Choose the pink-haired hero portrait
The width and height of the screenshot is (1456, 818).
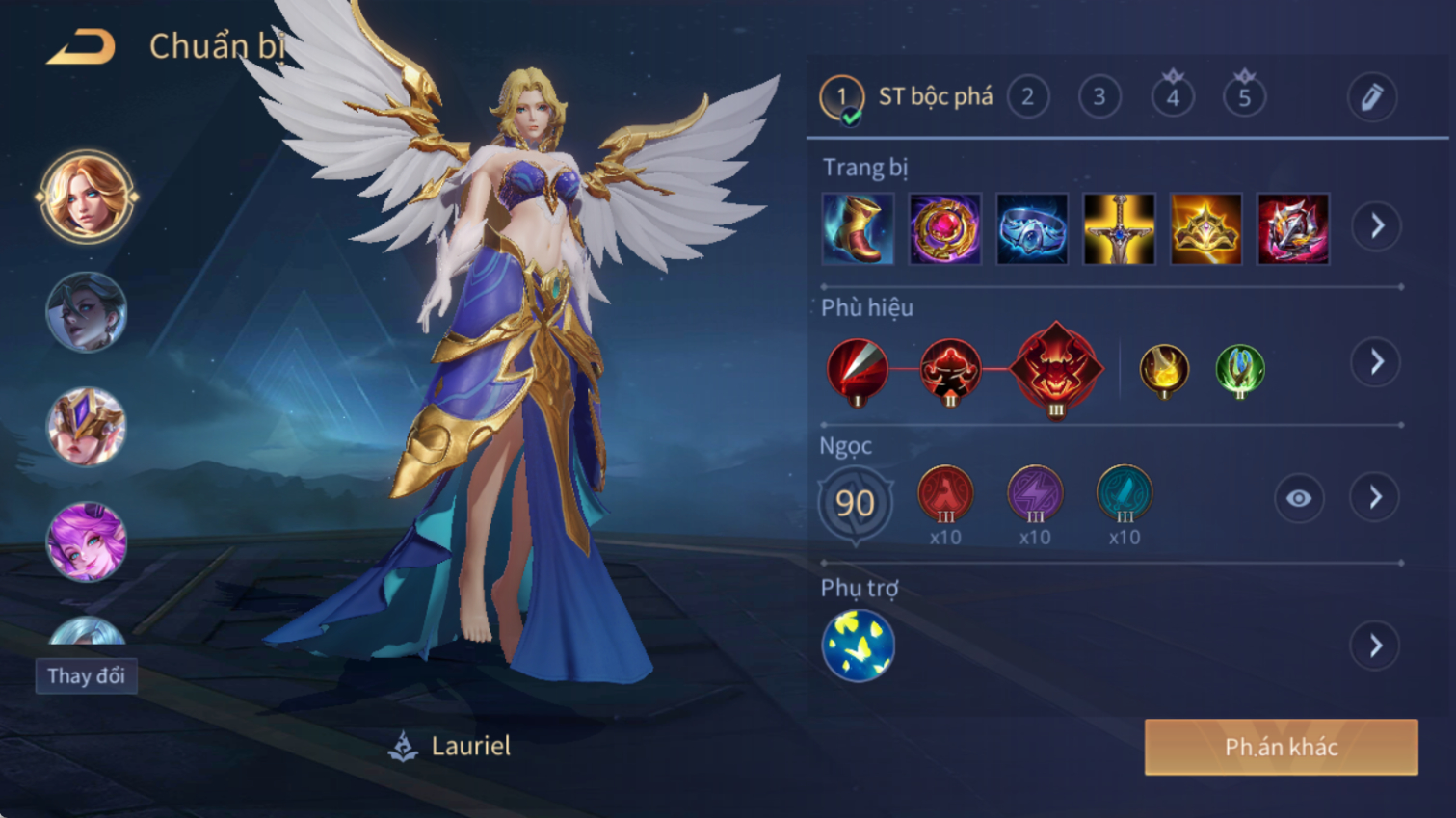87,541
